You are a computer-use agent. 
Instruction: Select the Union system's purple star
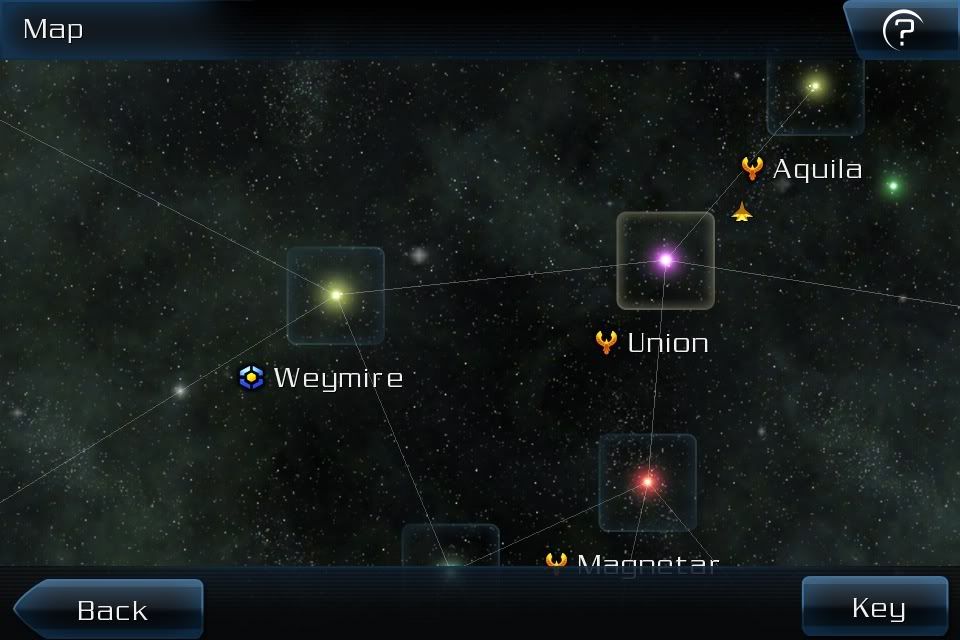665,260
